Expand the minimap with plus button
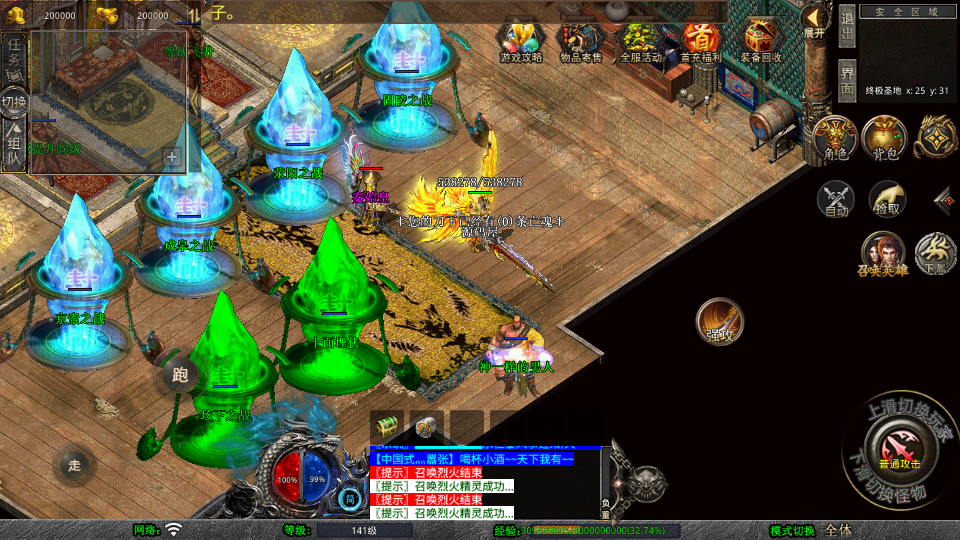 click(x=172, y=158)
